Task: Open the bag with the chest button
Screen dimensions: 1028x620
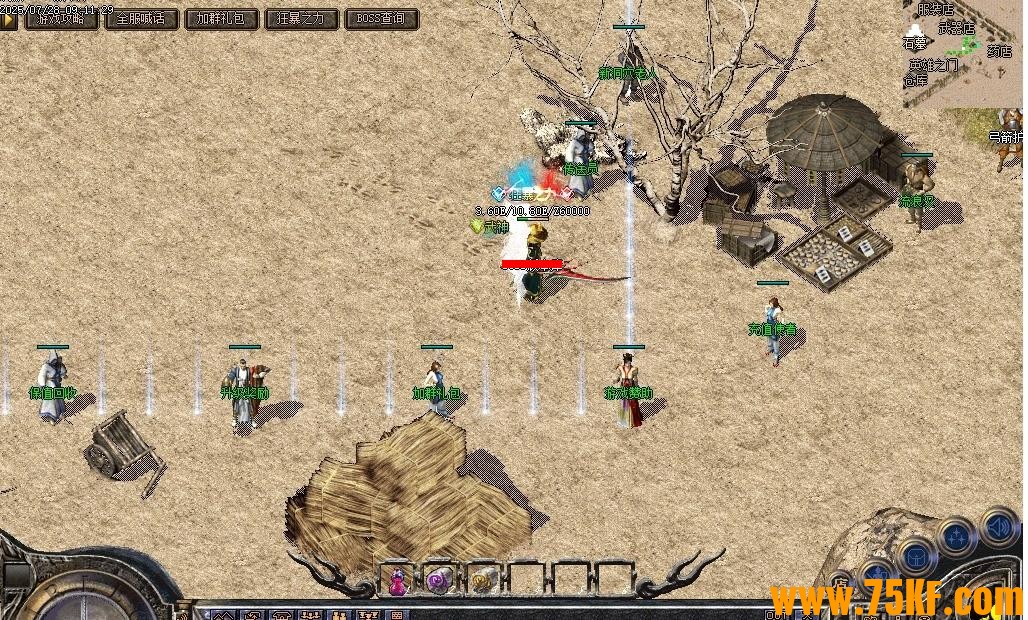Action: click(x=915, y=557)
